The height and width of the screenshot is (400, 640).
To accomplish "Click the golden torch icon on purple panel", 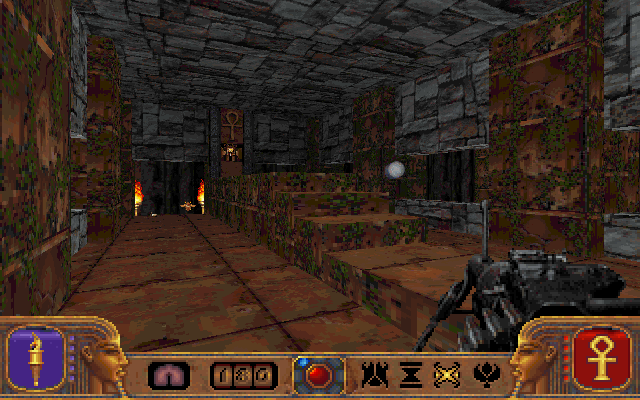I will tap(37, 356).
